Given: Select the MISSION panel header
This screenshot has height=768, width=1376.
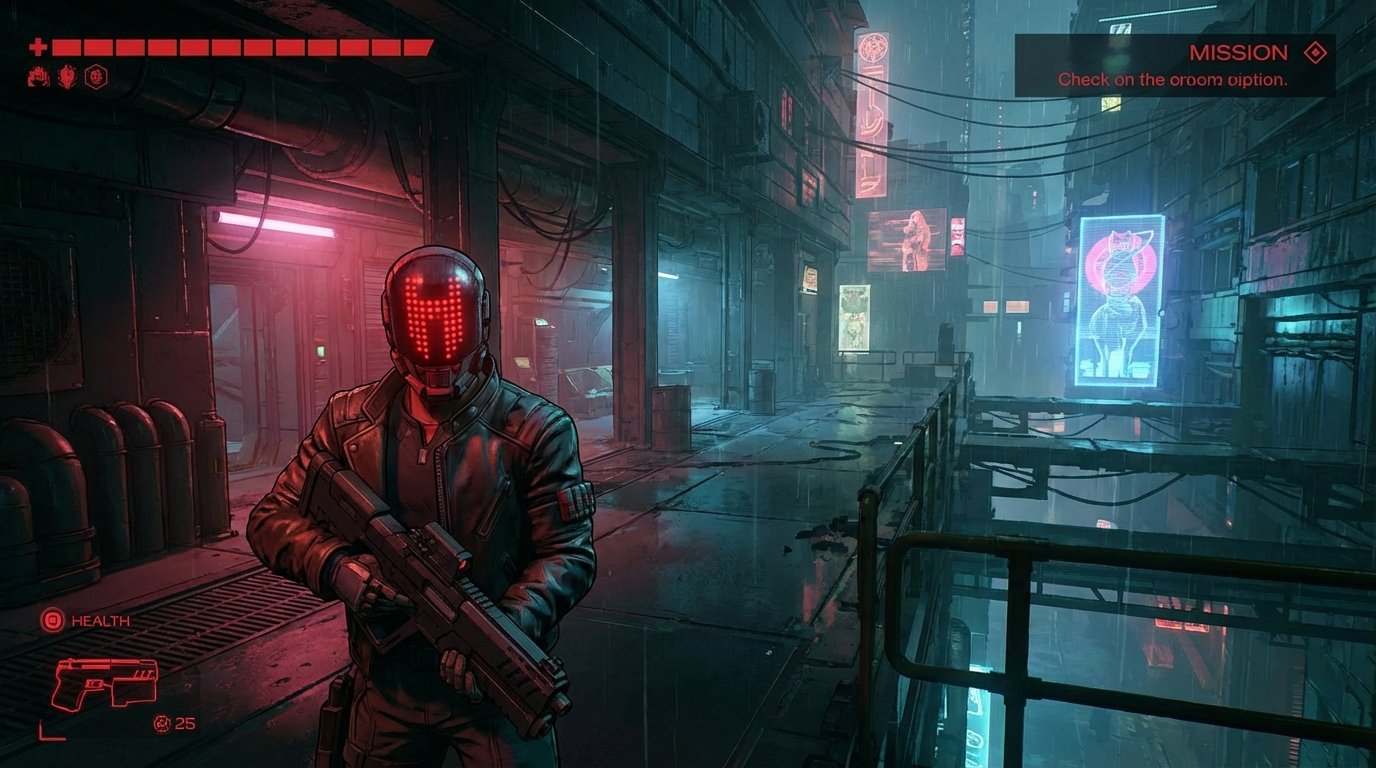Looking at the screenshot, I should click(1240, 52).
